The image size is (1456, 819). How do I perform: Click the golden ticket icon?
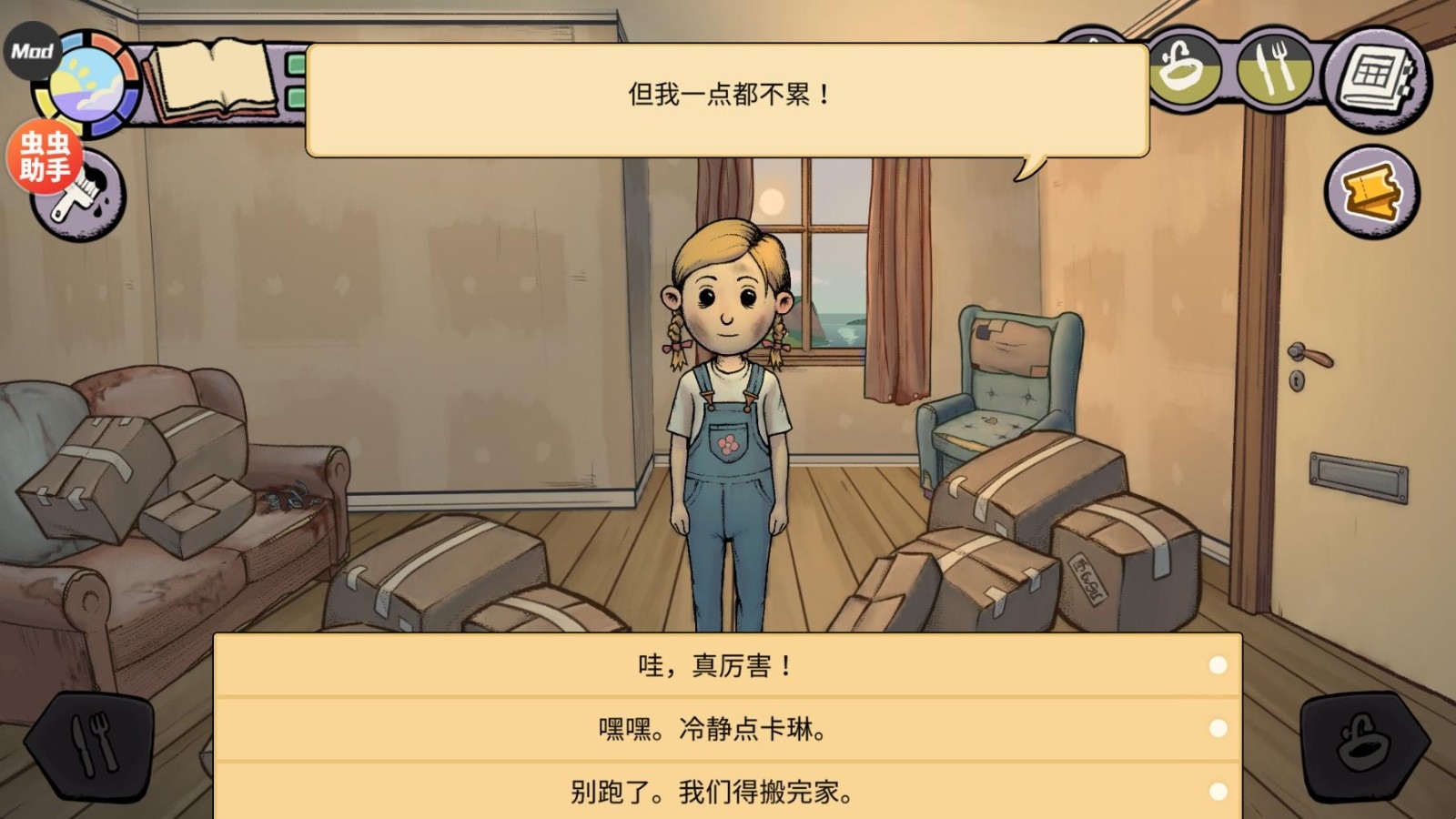pyautogui.click(x=1370, y=191)
